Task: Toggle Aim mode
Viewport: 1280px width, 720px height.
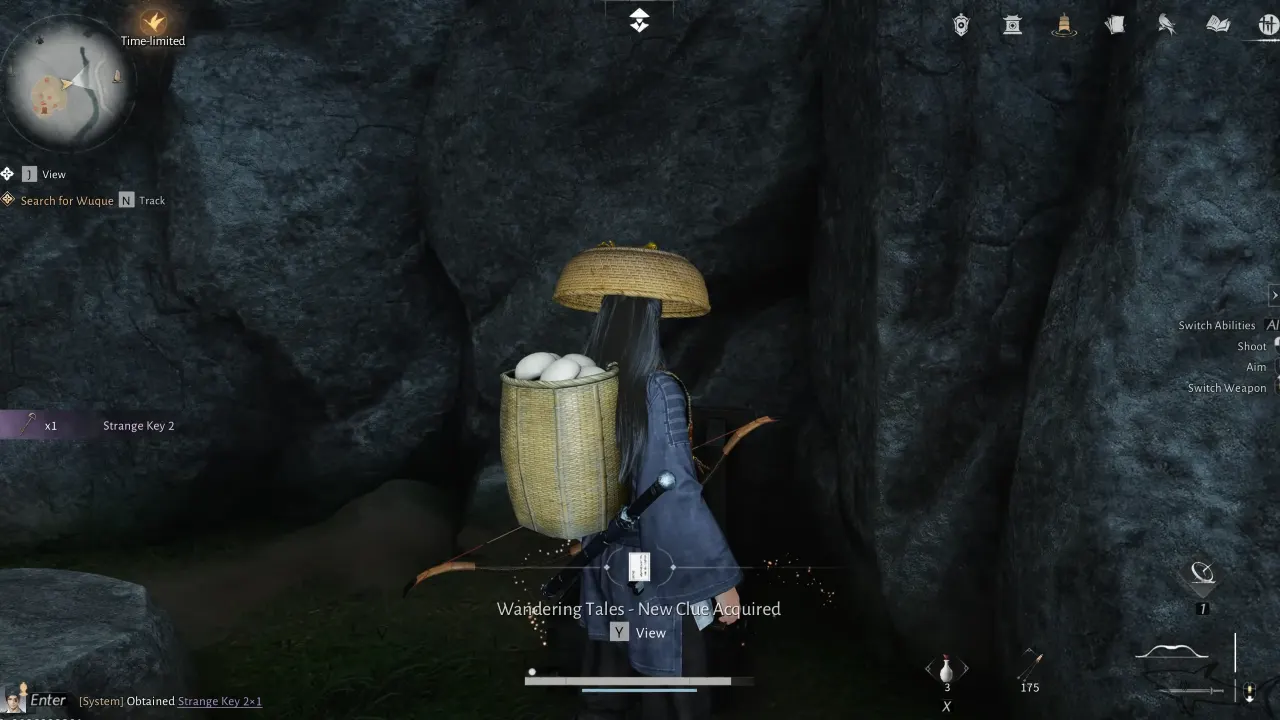Action: click(x=1256, y=367)
